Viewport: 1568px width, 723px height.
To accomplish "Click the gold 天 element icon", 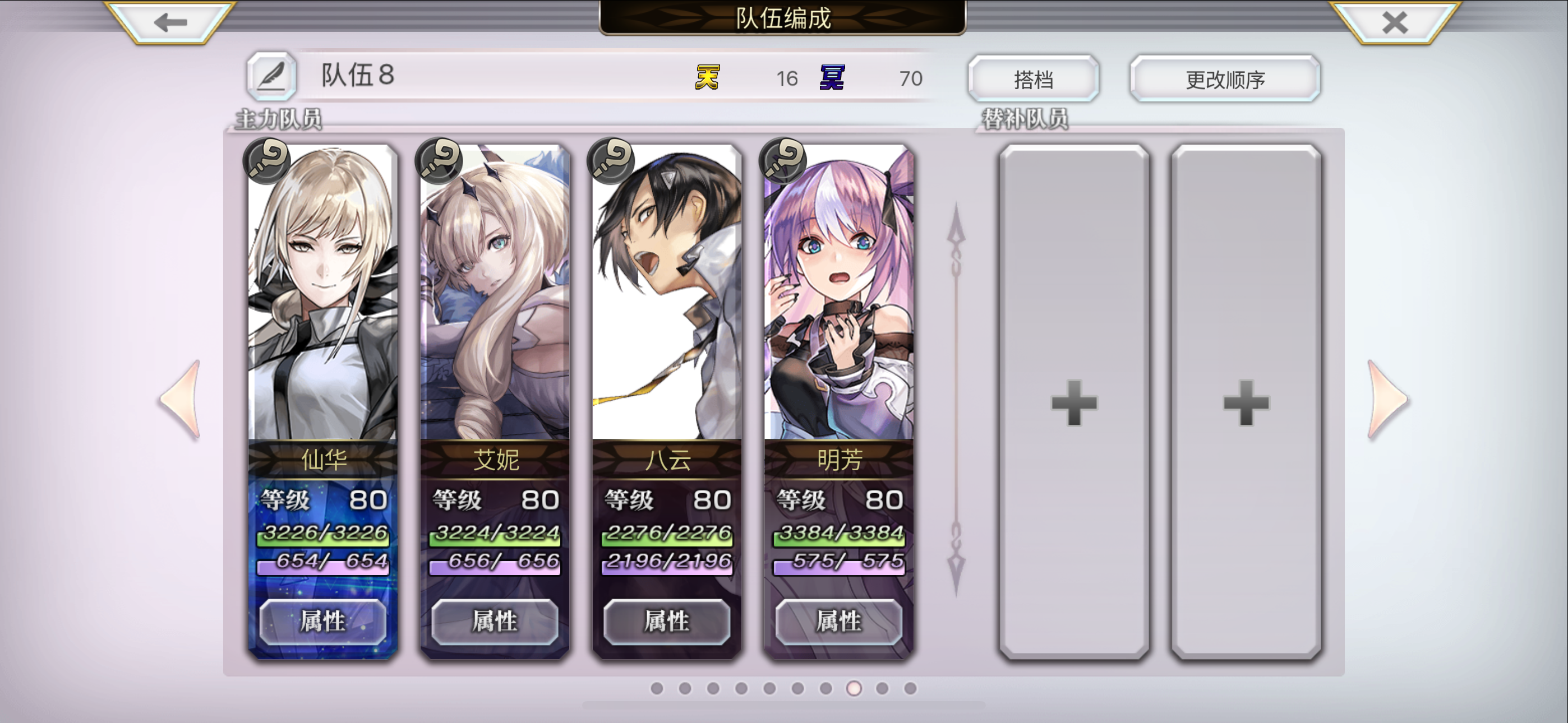I will coord(708,78).
